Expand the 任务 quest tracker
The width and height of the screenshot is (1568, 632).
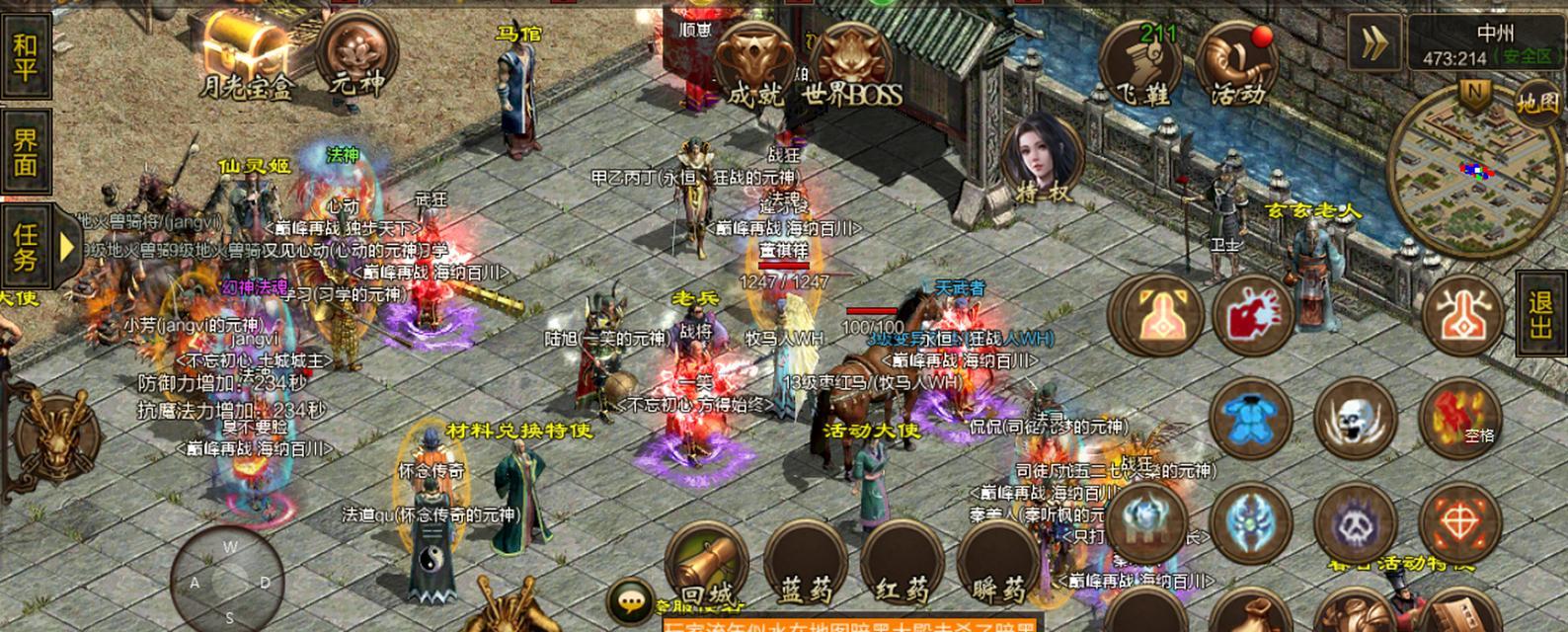(67, 246)
